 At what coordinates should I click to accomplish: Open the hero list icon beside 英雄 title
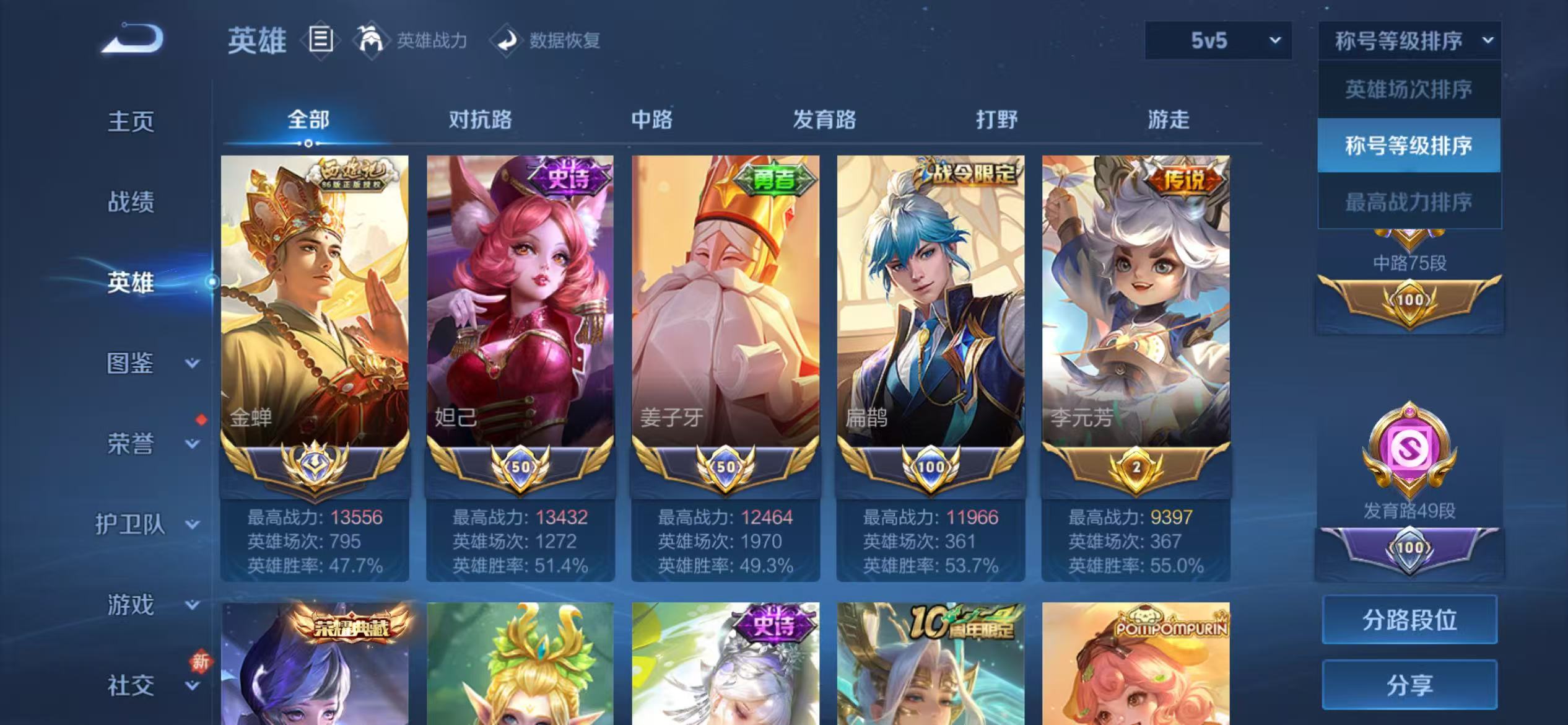click(x=322, y=40)
